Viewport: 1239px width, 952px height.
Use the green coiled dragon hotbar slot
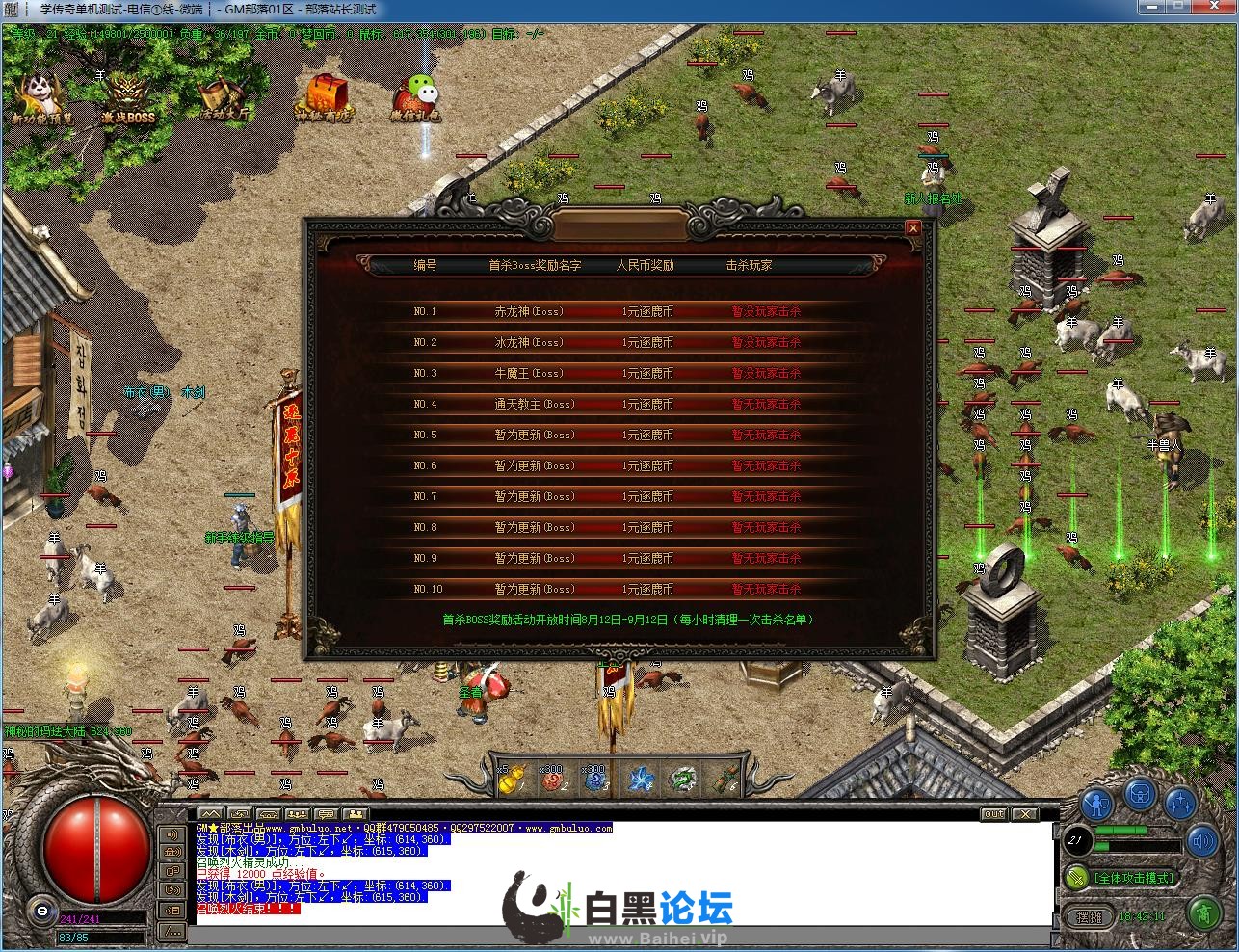pyautogui.click(x=684, y=780)
